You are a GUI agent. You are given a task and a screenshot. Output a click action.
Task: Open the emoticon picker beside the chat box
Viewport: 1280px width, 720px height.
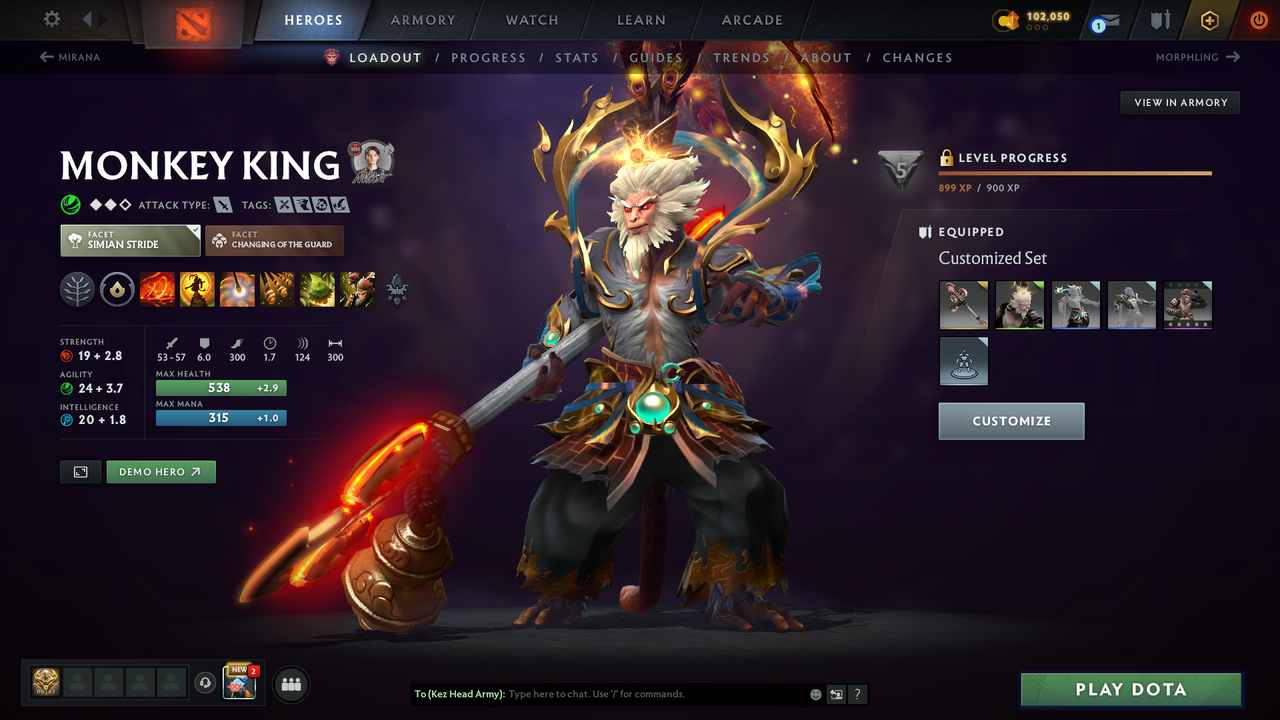pyautogui.click(x=816, y=694)
